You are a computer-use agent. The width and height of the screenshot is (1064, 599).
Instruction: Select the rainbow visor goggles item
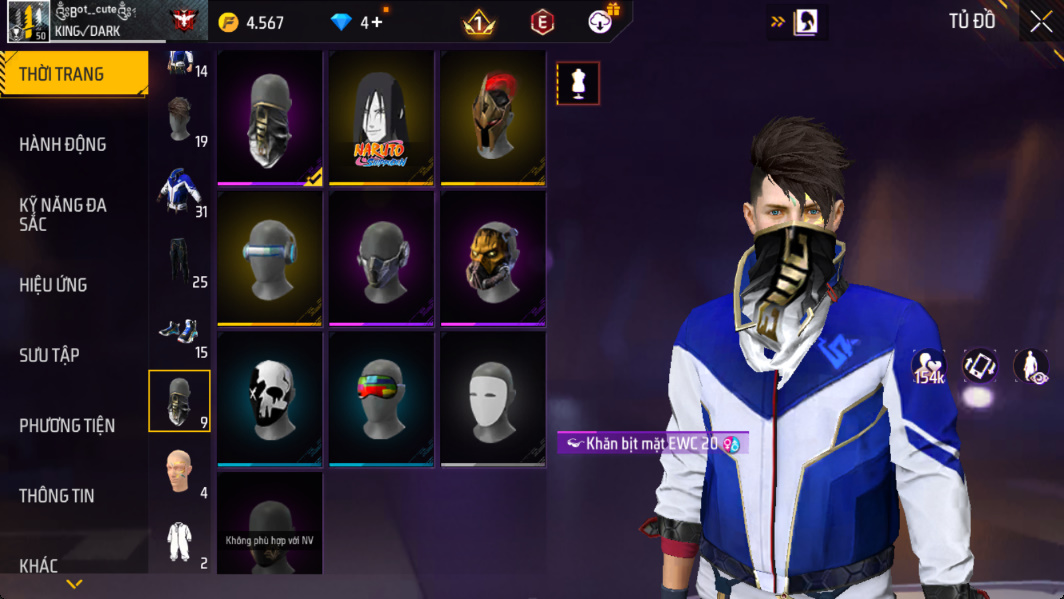381,399
